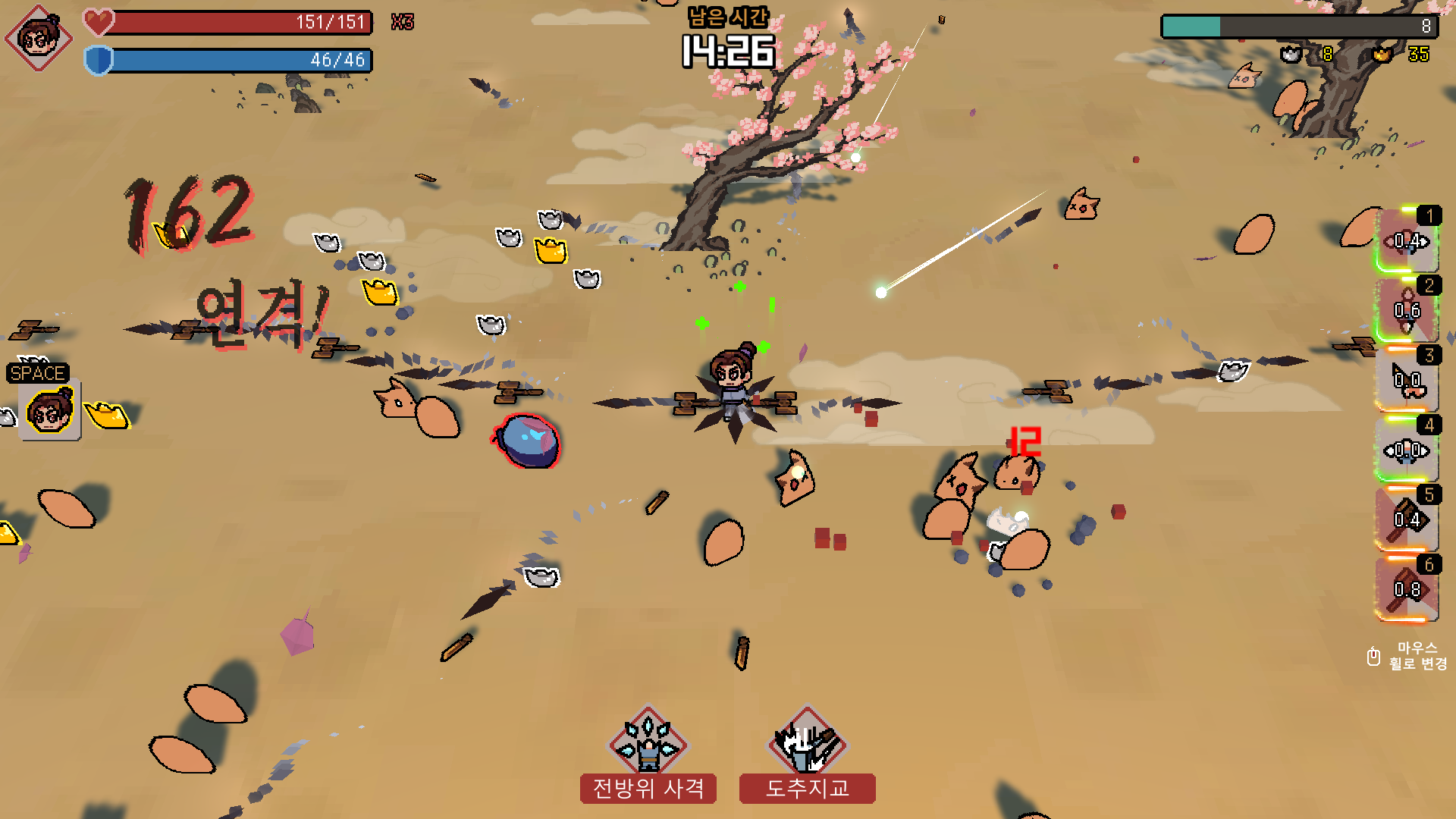
Task: Choose the hammer in slot 6
Action: coord(1407,589)
